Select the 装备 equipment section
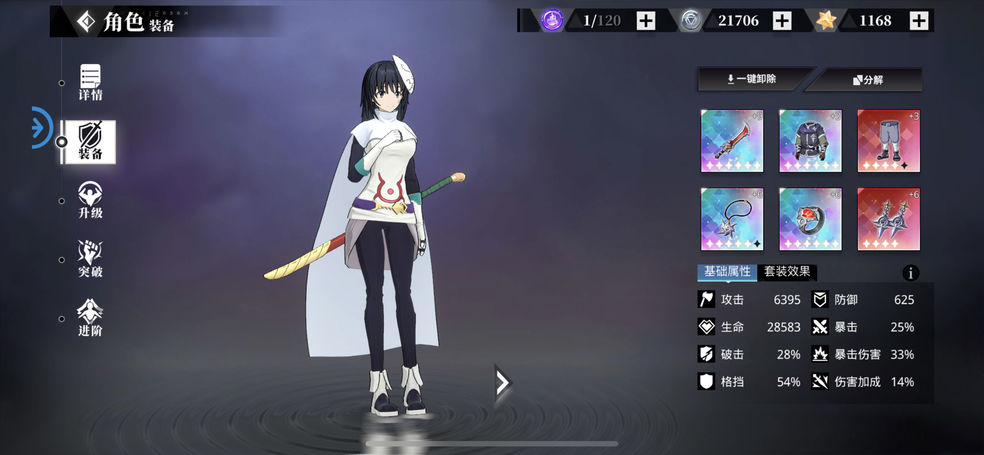 [x=91, y=142]
